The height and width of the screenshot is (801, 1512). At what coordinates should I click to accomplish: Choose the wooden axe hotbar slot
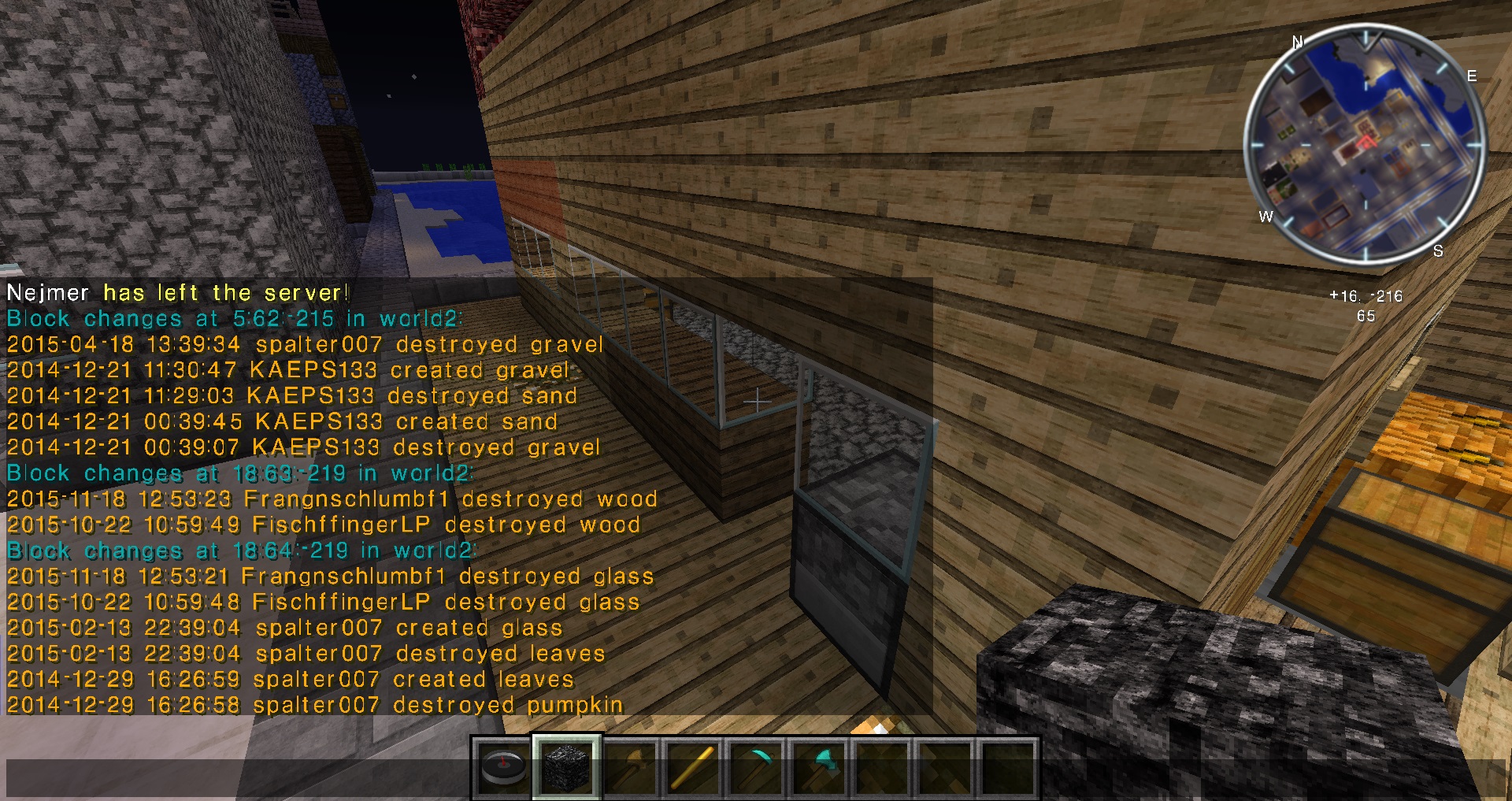[630, 768]
